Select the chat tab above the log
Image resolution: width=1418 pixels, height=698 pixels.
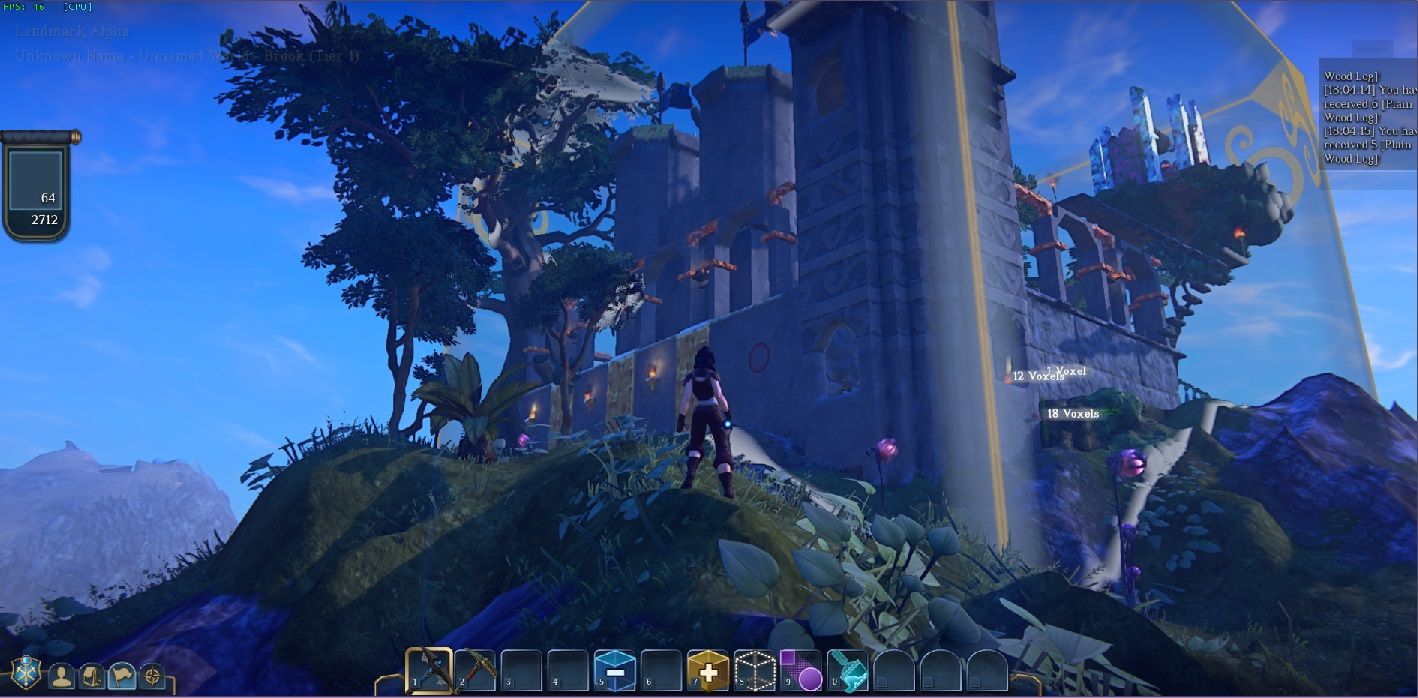(x=1371, y=49)
